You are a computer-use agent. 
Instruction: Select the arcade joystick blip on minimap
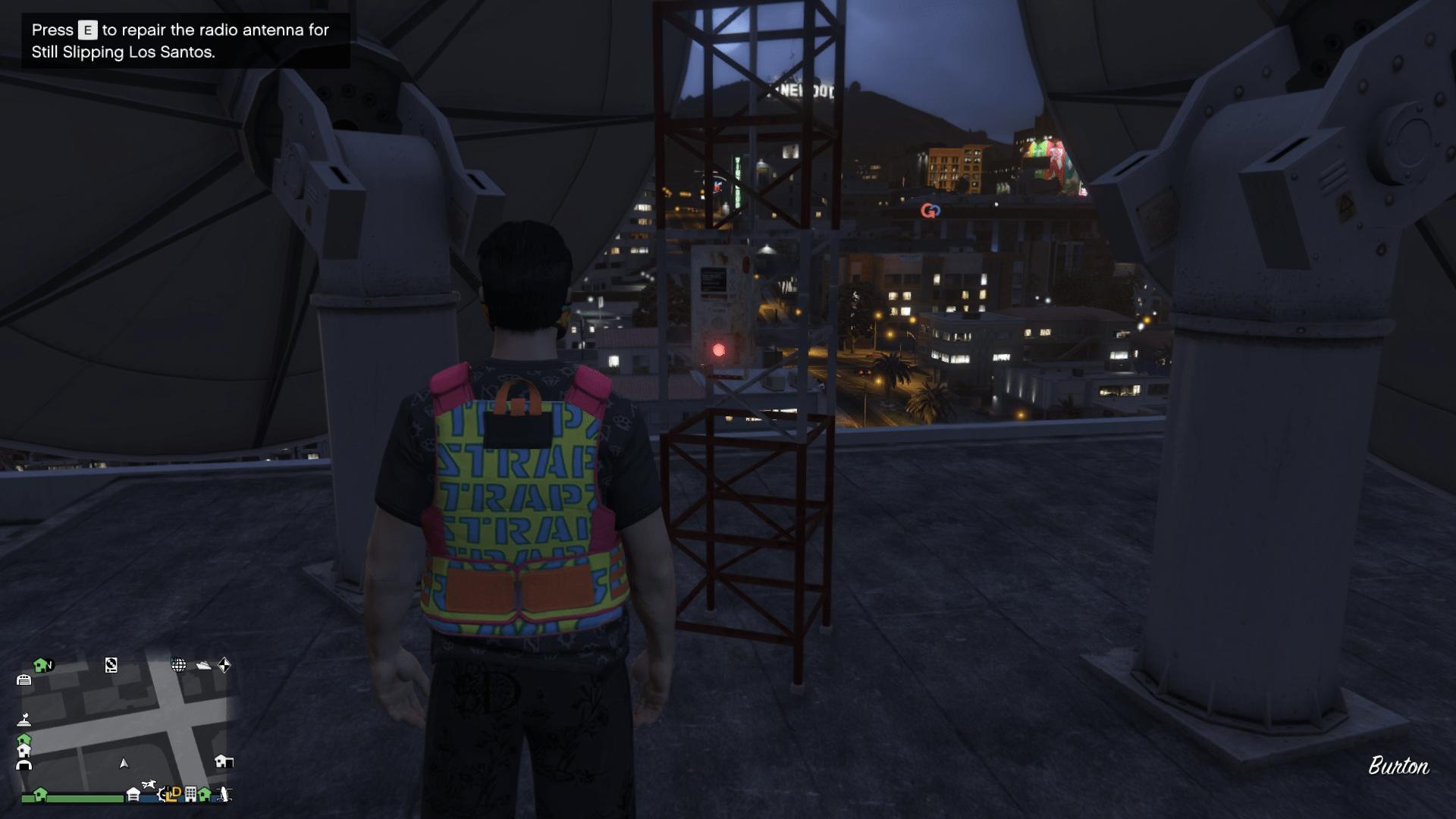tap(24, 720)
